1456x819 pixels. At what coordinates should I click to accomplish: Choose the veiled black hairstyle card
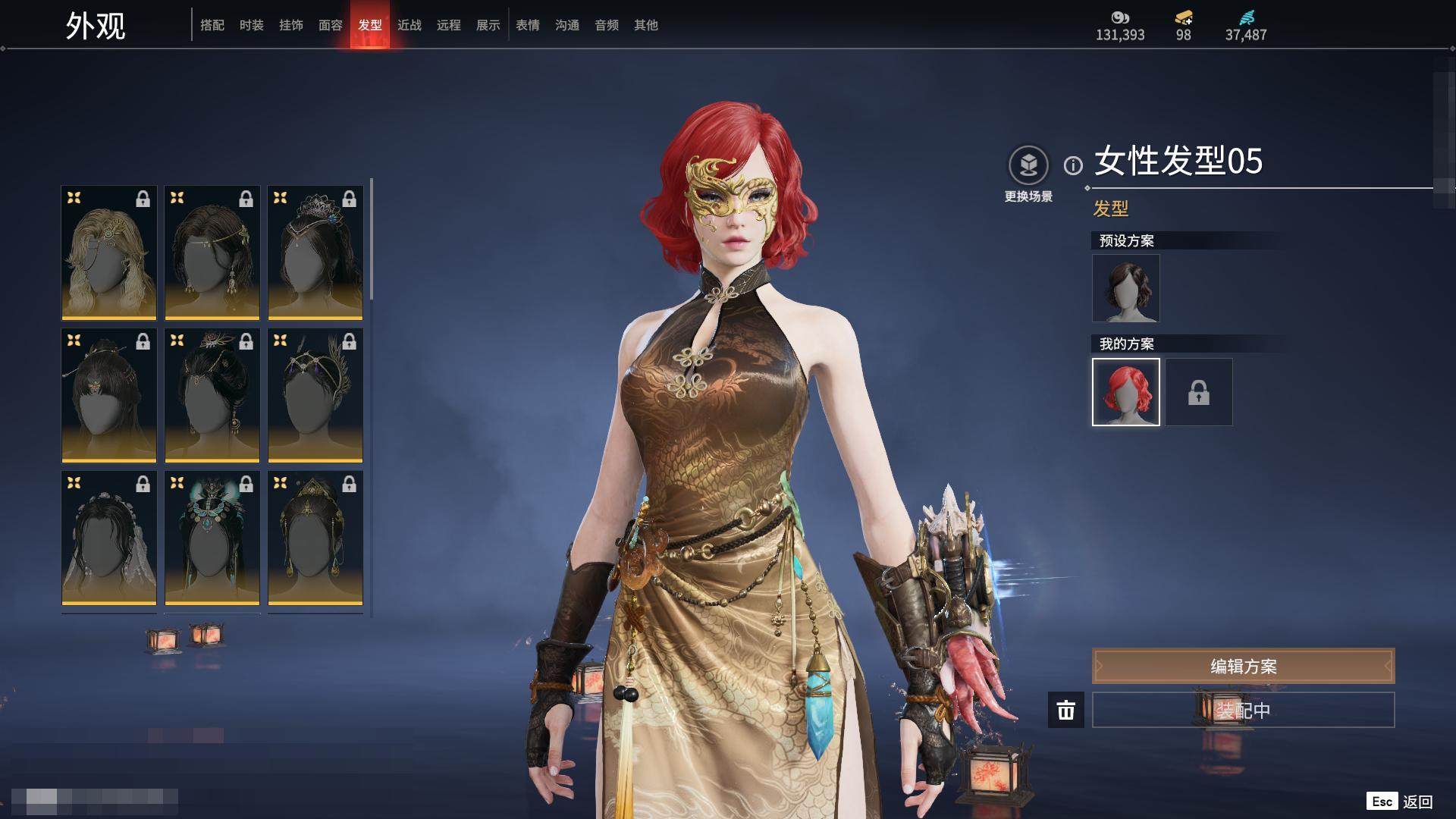[x=109, y=538]
